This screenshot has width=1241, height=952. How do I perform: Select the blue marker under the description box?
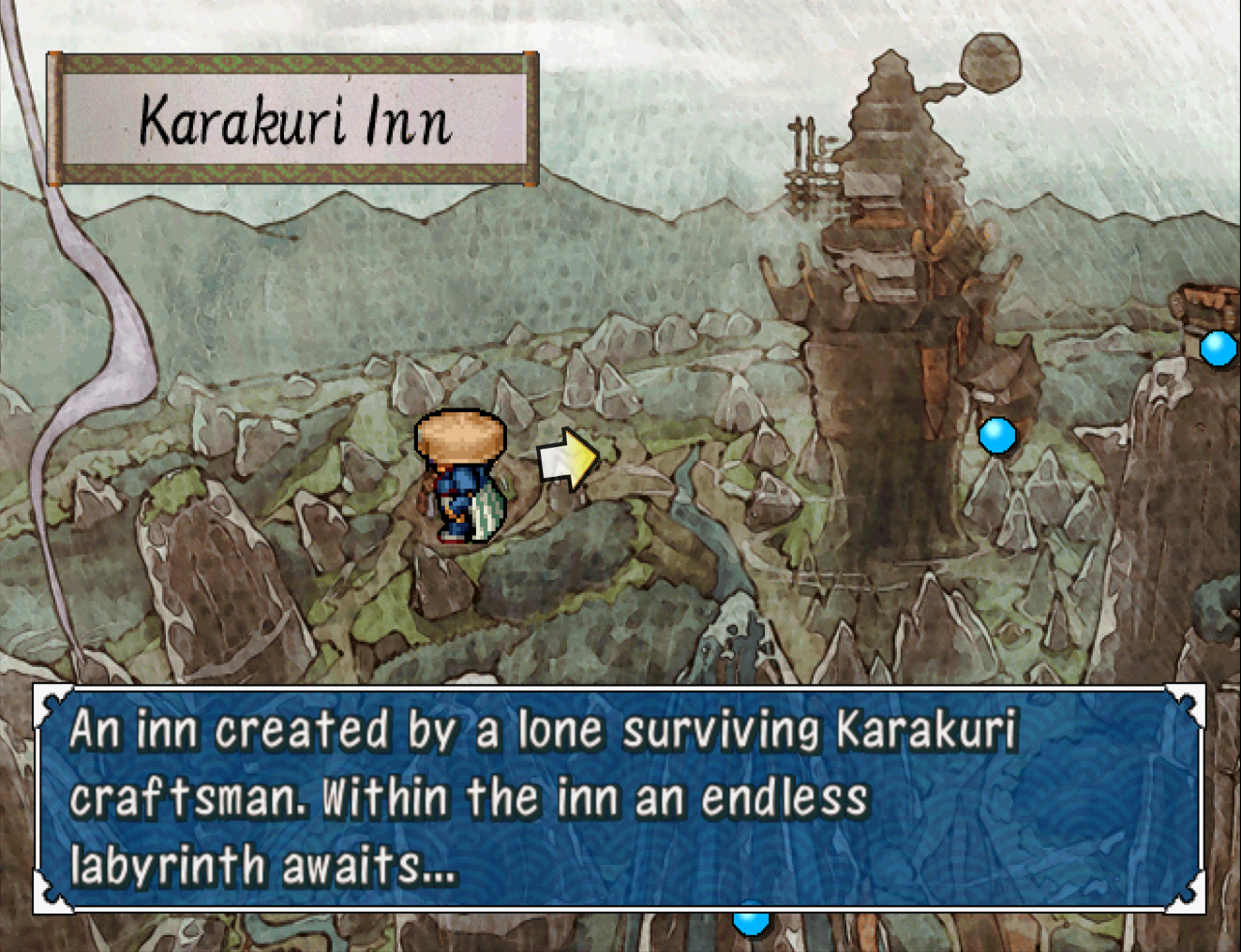click(750, 921)
